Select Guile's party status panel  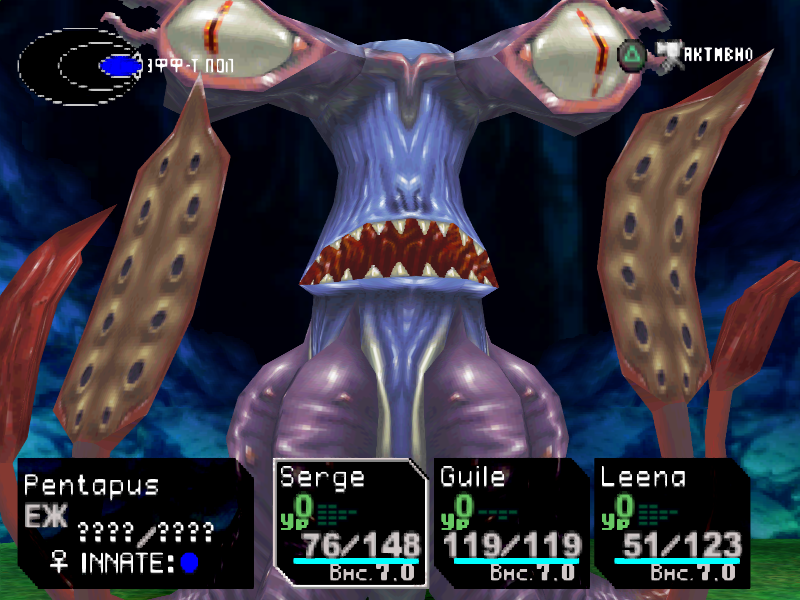coord(510,522)
